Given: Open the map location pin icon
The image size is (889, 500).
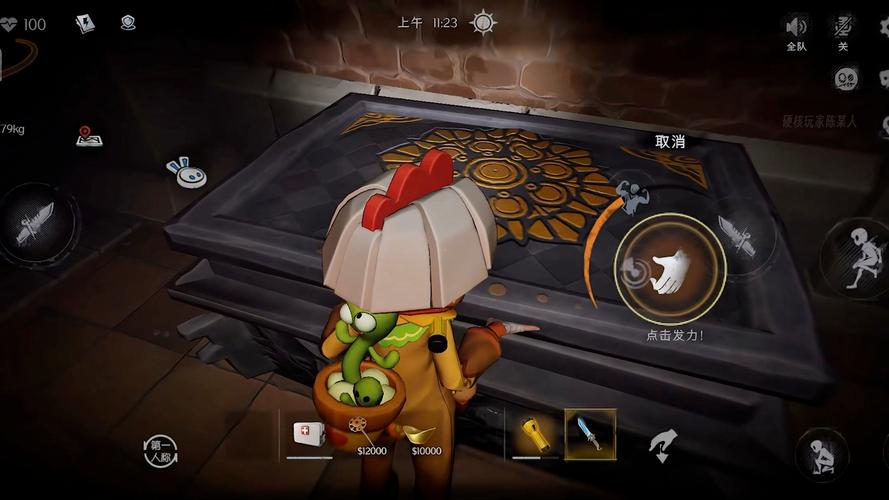Looking at the screenshot, I should click(x=89, y=137).
